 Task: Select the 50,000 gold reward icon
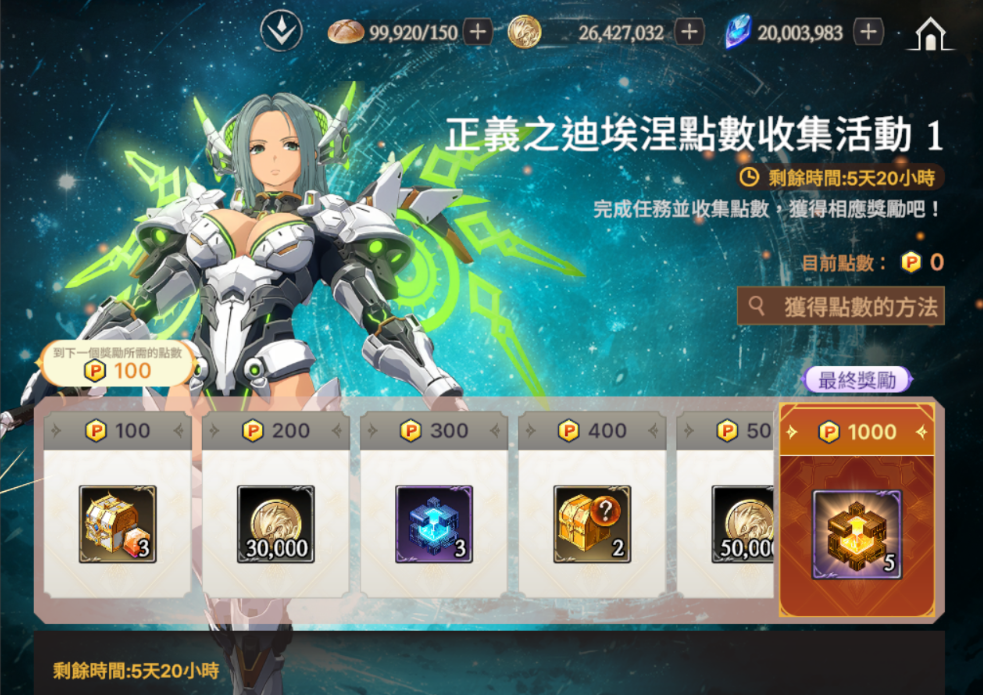pos(744,524)
